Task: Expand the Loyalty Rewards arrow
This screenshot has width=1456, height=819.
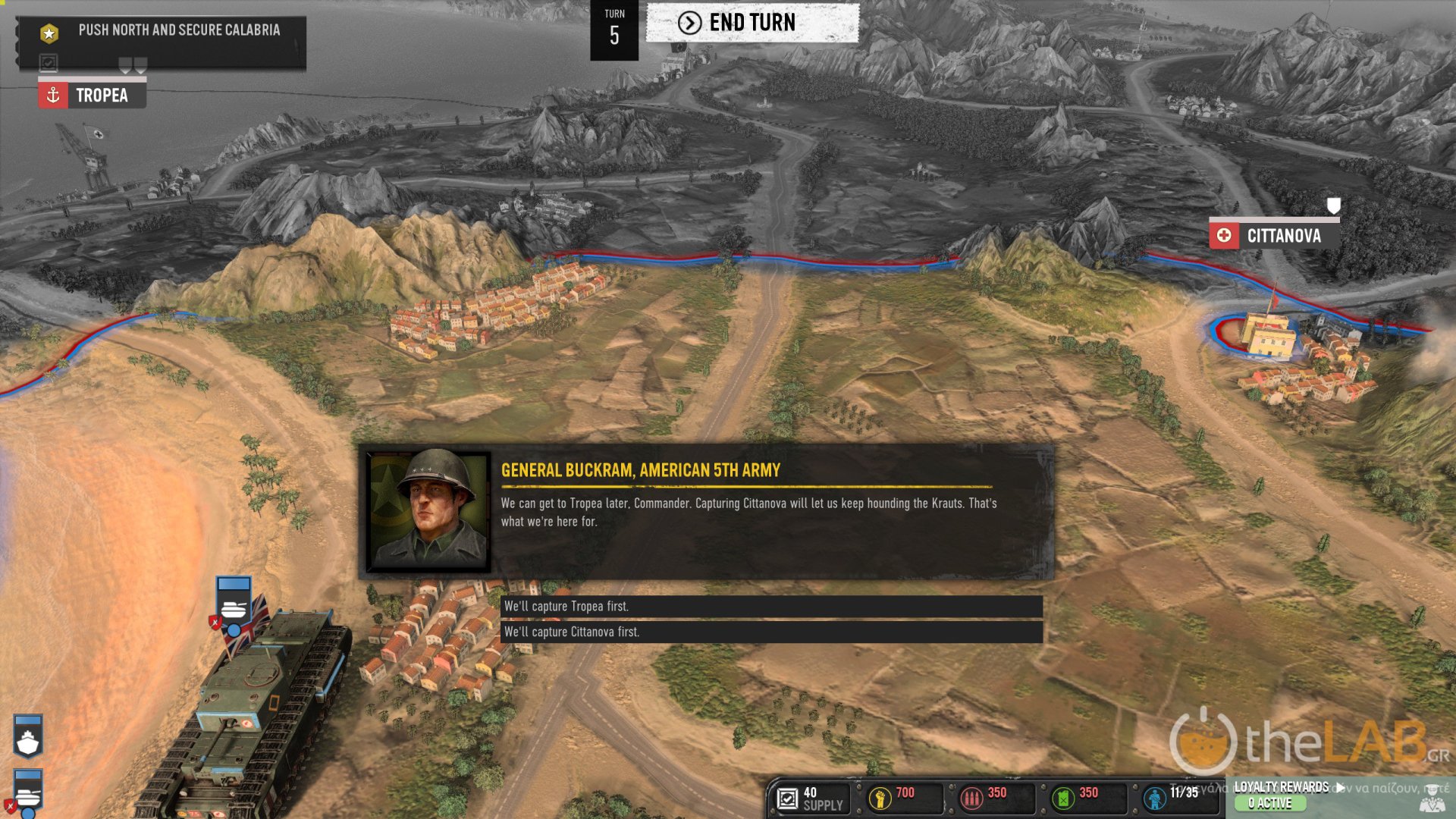Action: (1341, 788)
